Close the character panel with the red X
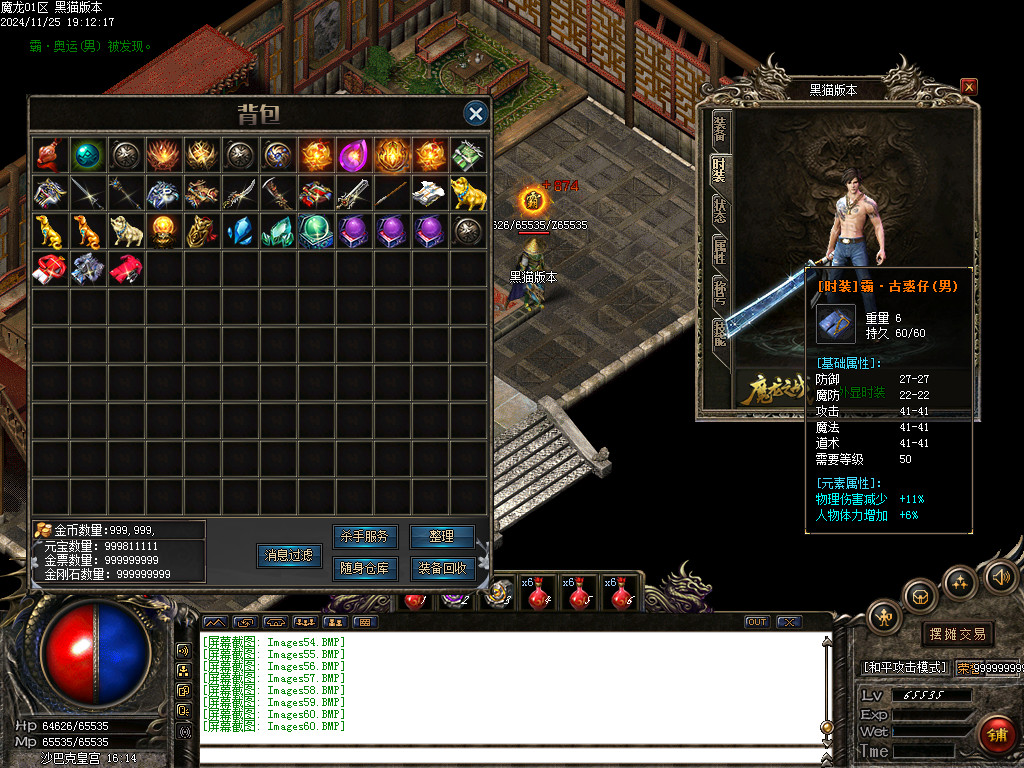 [968, 87]
